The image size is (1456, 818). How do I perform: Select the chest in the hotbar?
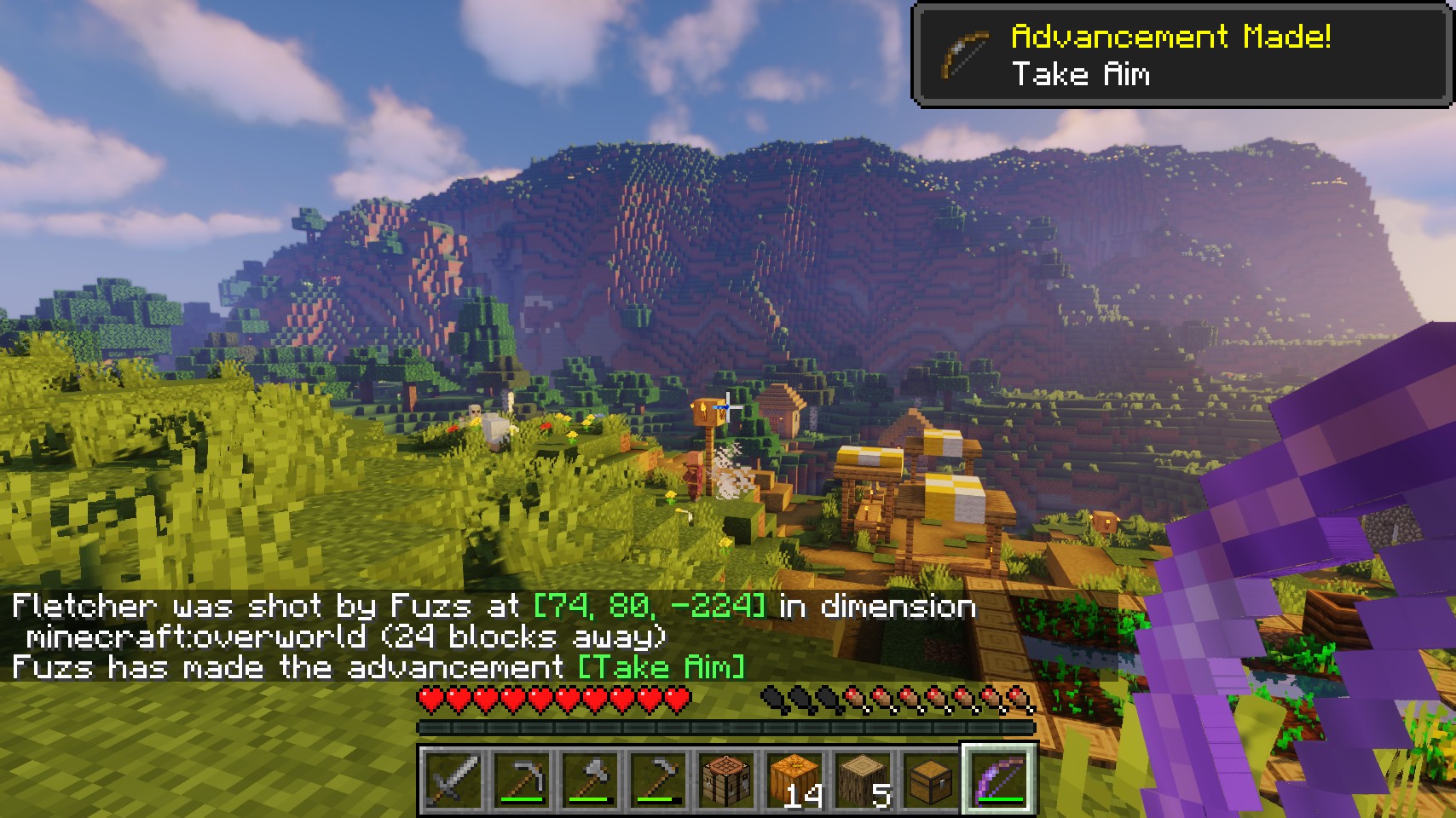click(x=930, y=778)
